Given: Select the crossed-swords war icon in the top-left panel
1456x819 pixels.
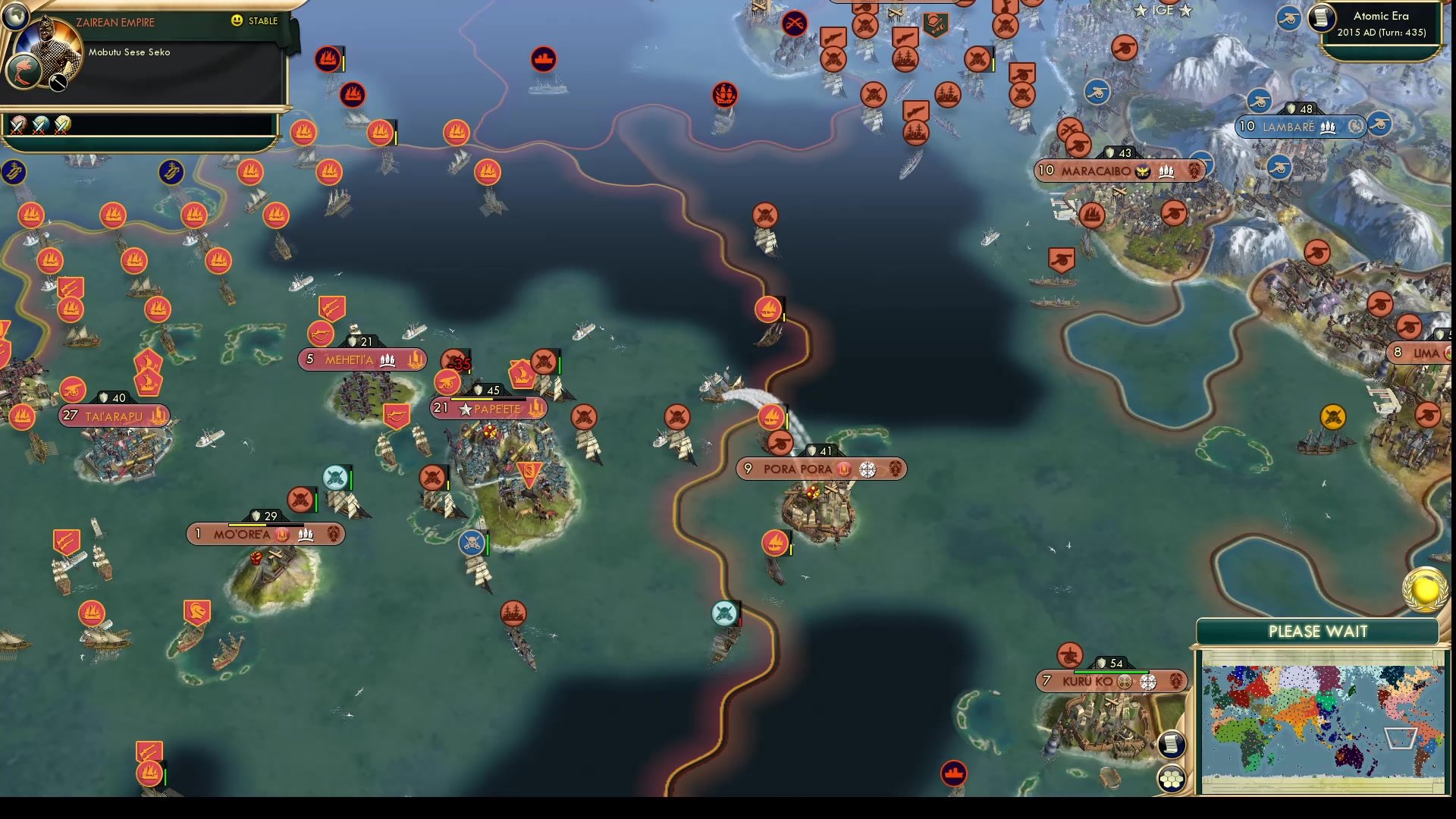Looking at the screenshot, I should coord(17,126).
